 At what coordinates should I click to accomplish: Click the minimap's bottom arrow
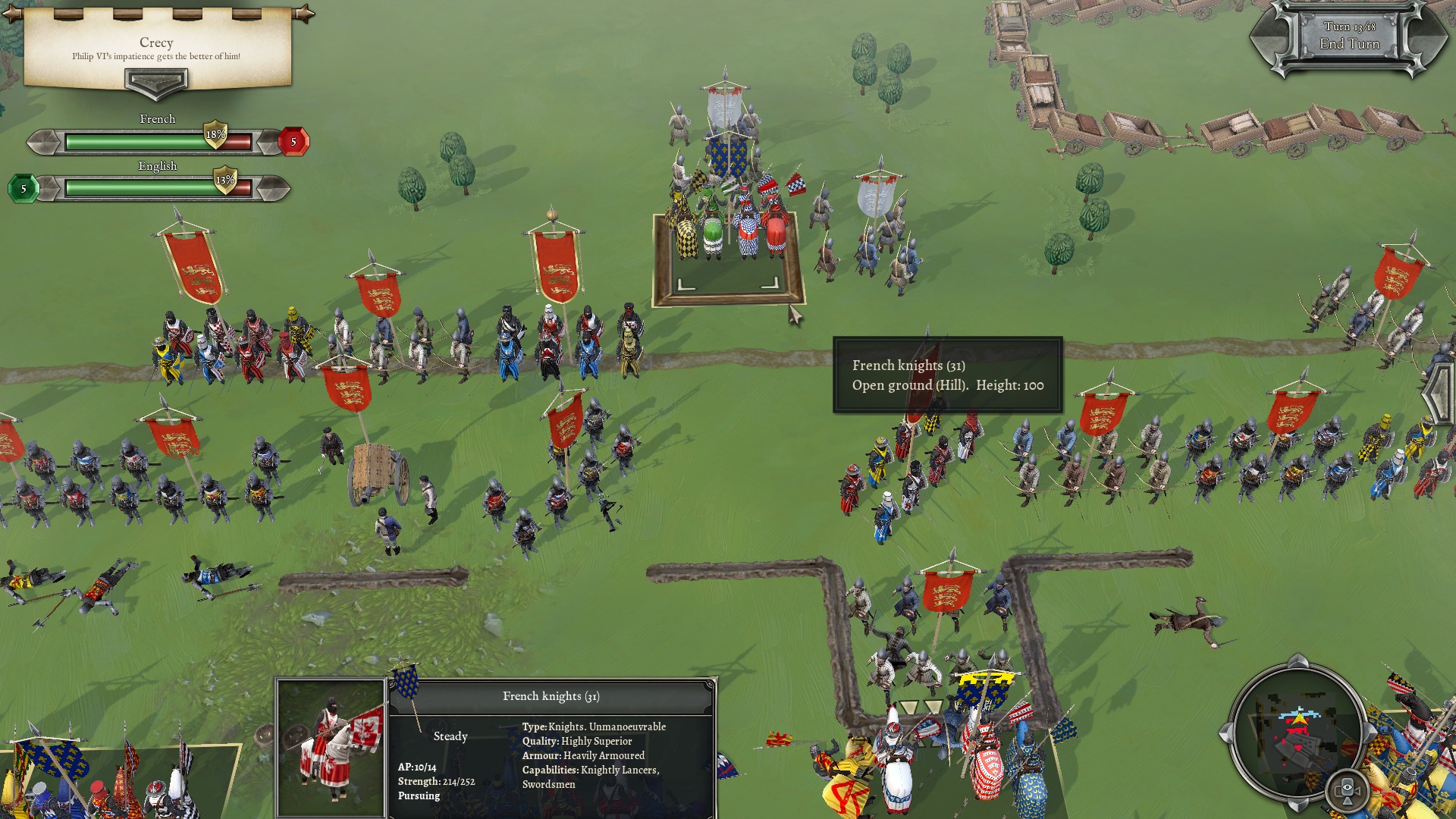[x=1298, y=804]
